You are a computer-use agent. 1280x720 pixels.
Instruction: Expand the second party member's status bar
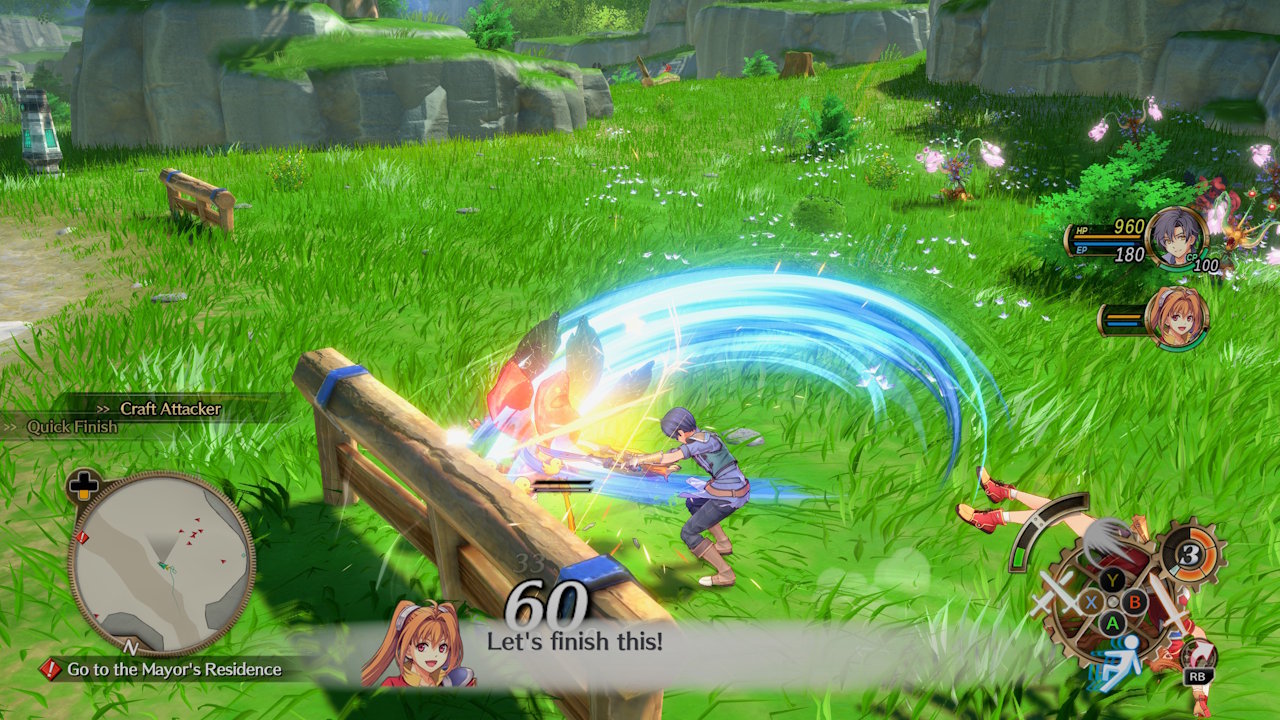[1125, 321]
